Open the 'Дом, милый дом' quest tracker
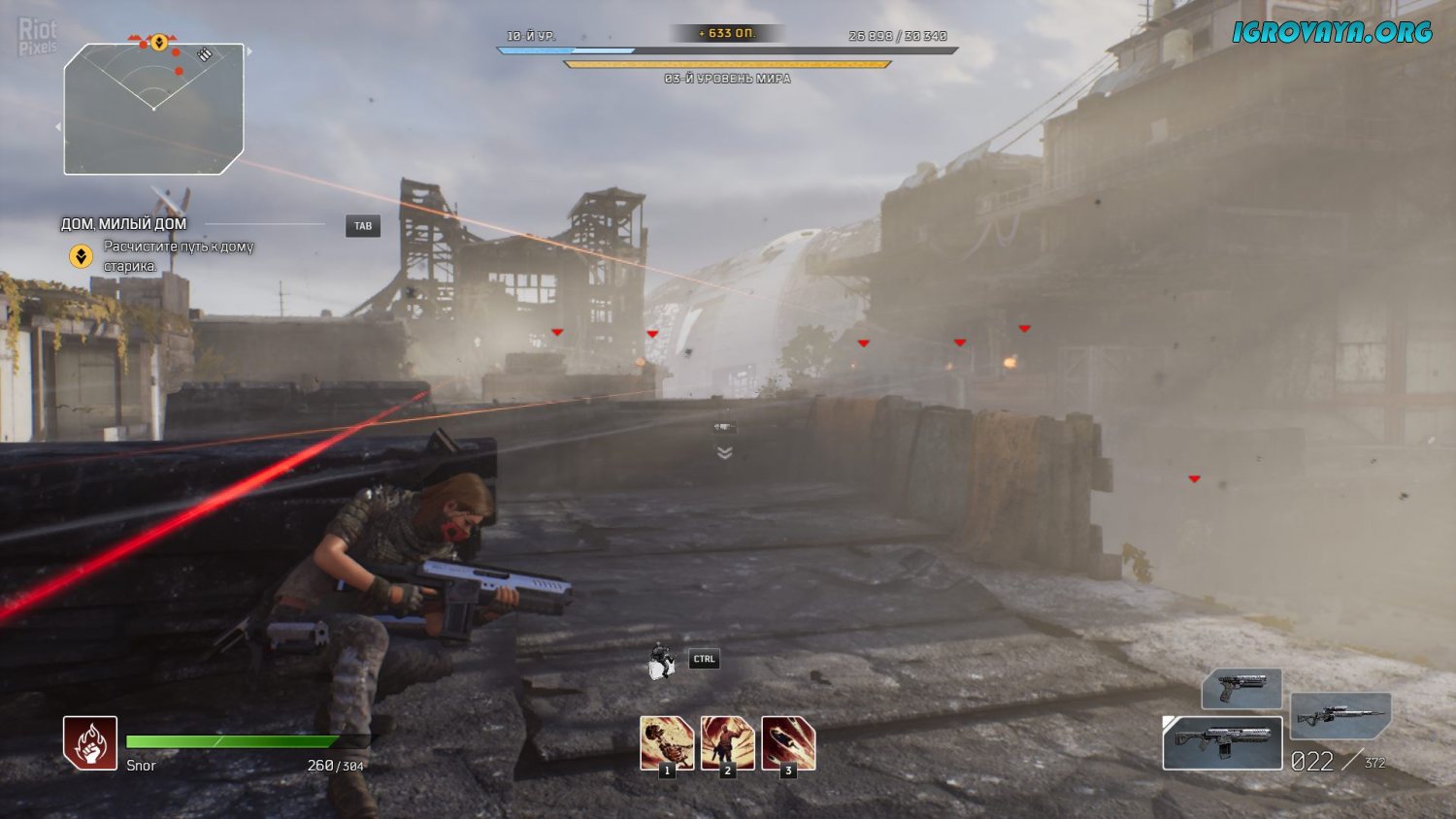This screenshot has height=819, width=1456. [x=123, y=224]
